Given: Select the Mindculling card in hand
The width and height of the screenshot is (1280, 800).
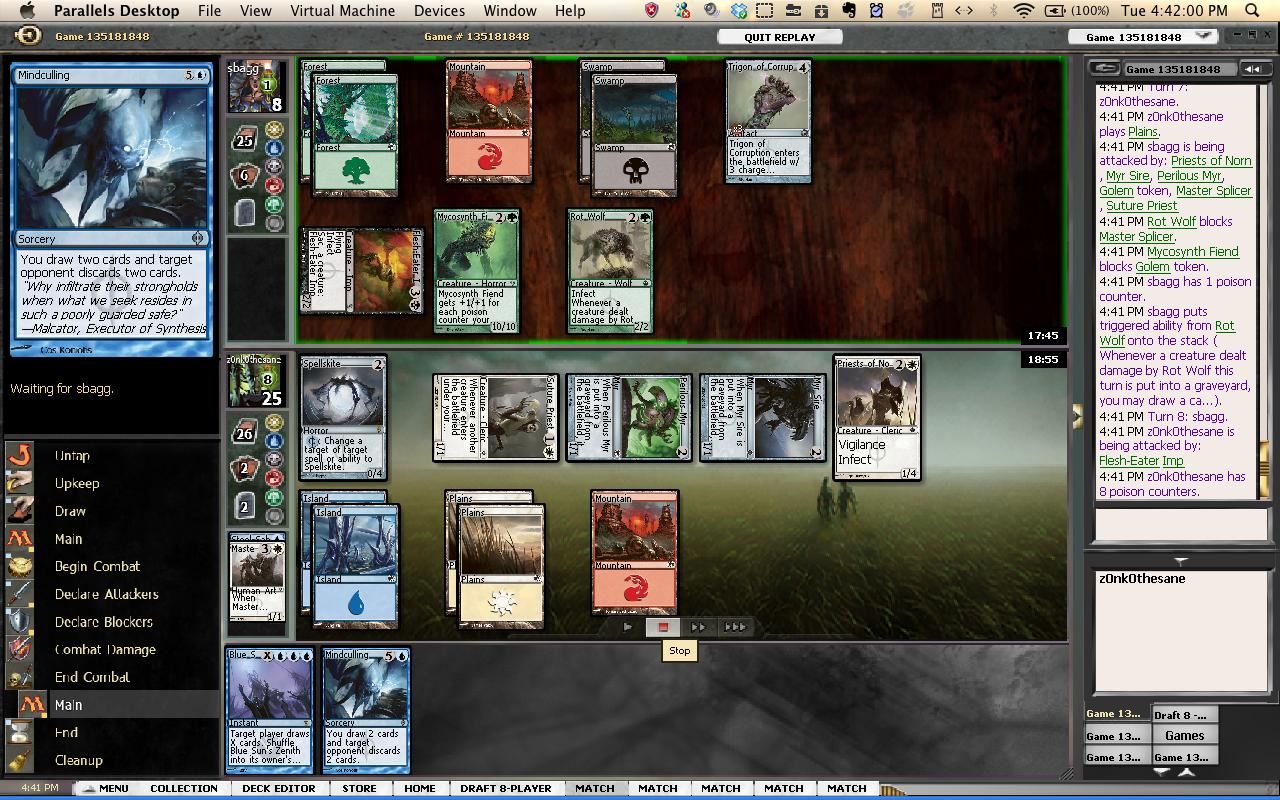Looking at the screenshot, I should pos(366,710).
